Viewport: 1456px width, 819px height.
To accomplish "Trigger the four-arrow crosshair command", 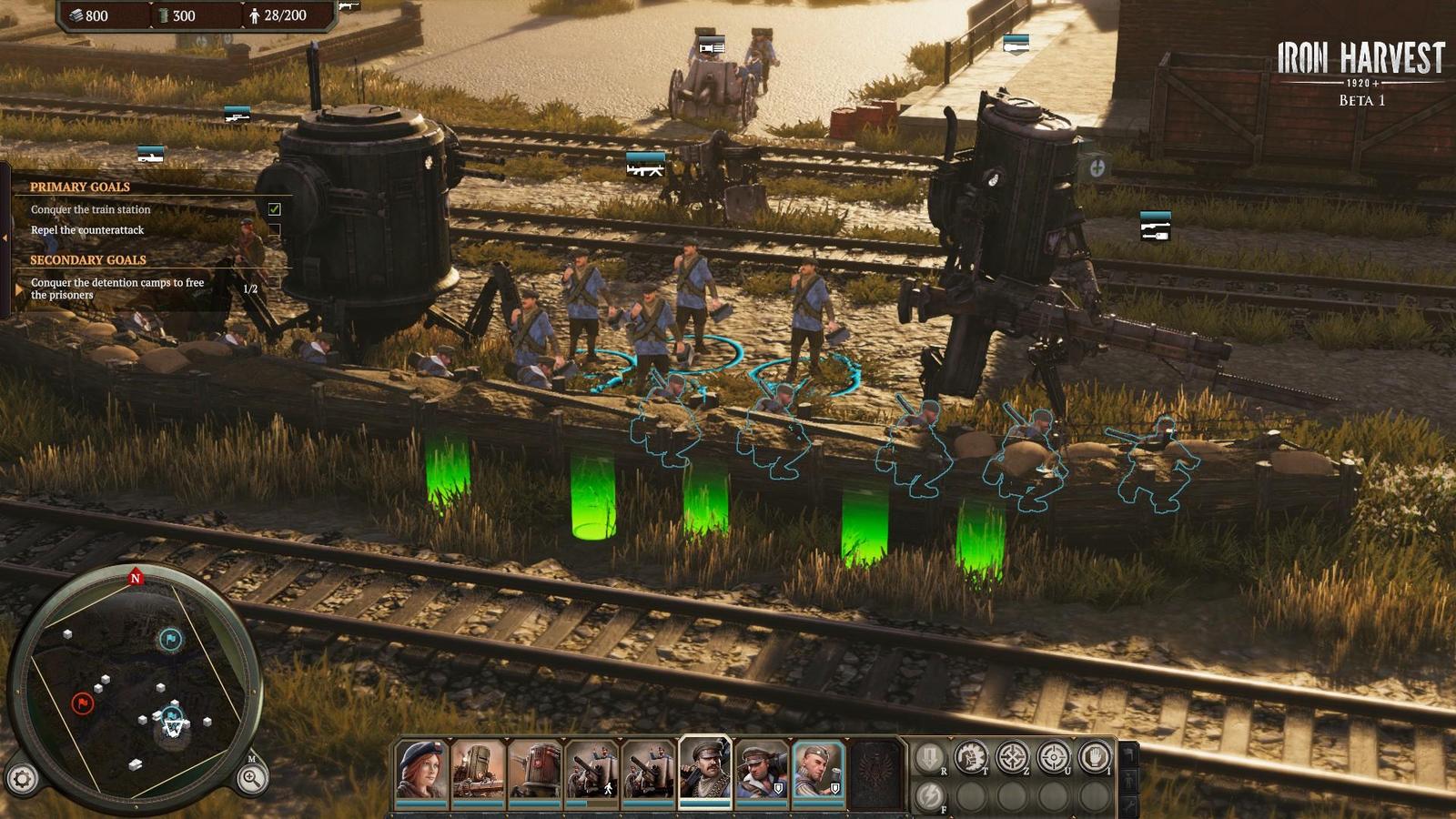I will (1012, 757).
